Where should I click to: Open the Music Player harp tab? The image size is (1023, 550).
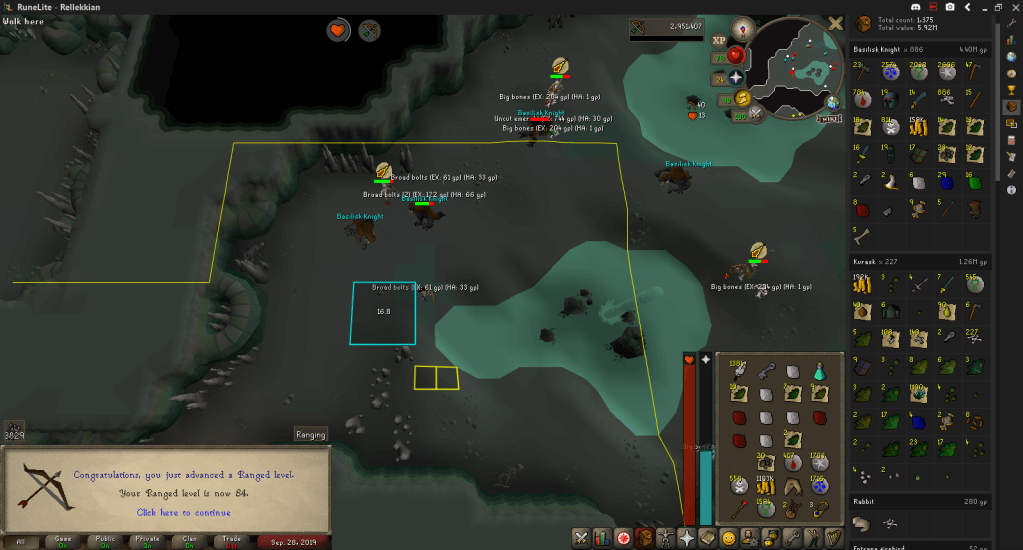[834, 538]
